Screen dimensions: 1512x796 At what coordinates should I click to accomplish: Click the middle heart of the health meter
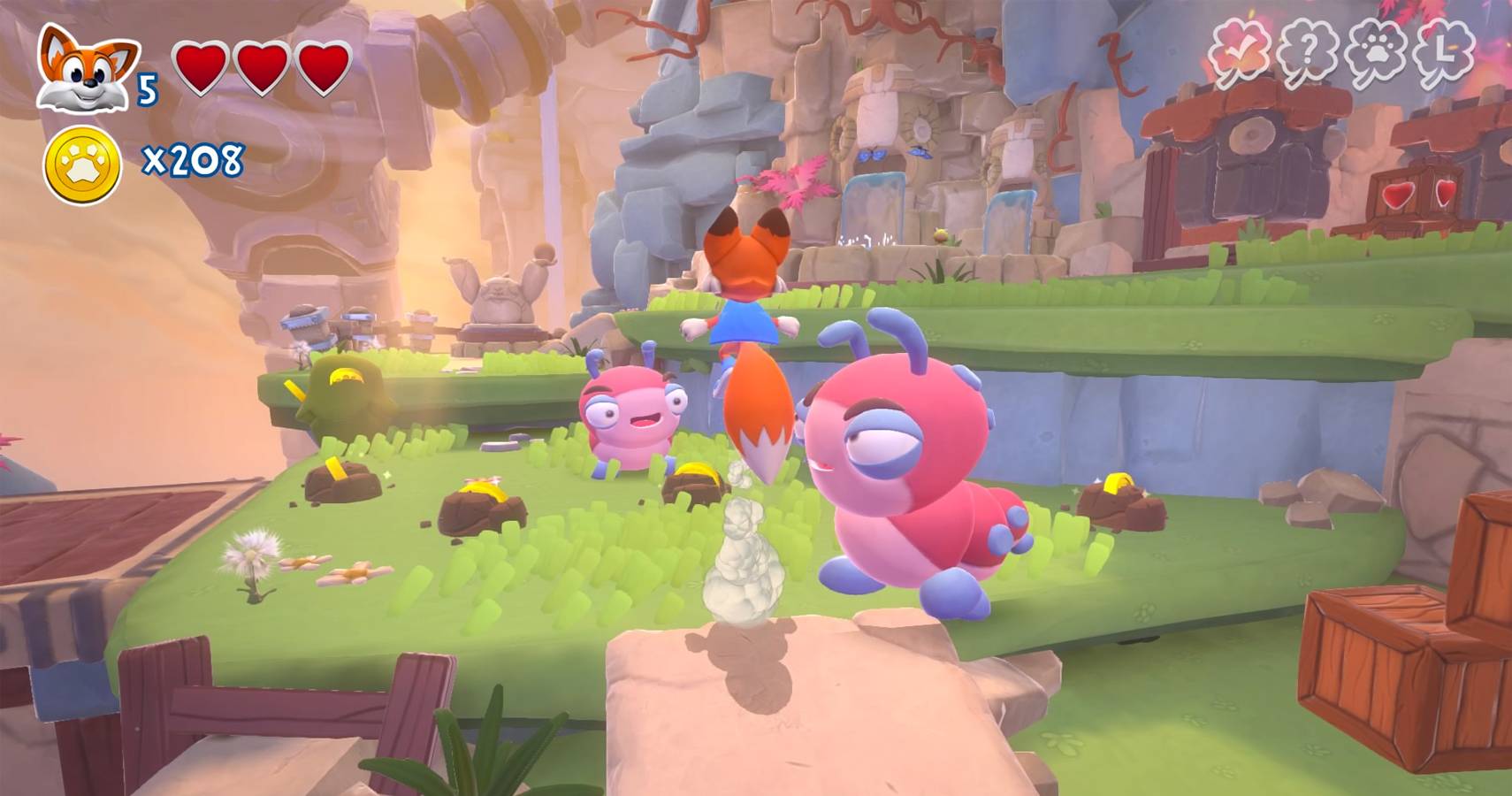pyautogui.click(x=262, y=67)
